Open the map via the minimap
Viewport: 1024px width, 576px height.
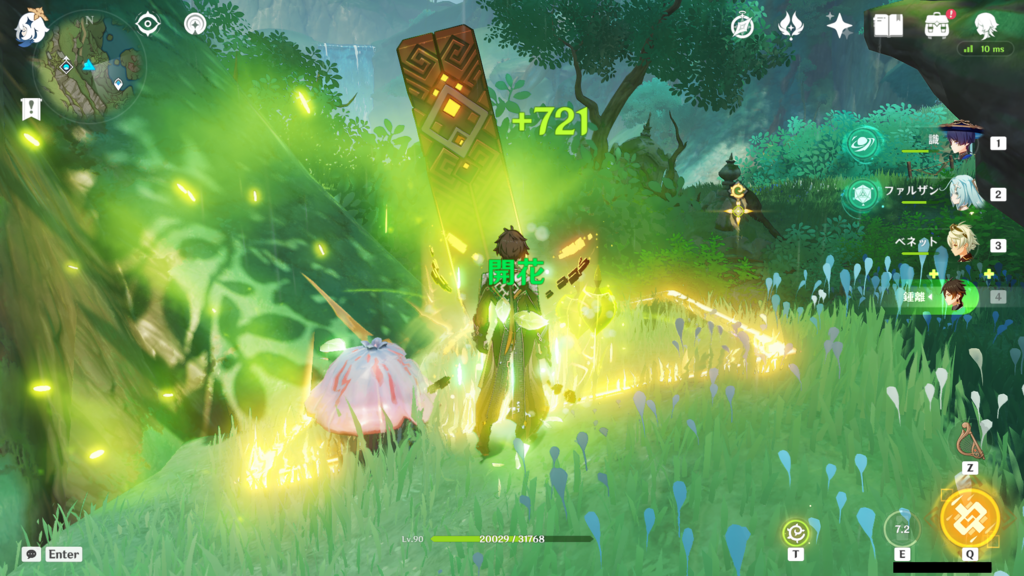tap(88, 66)
